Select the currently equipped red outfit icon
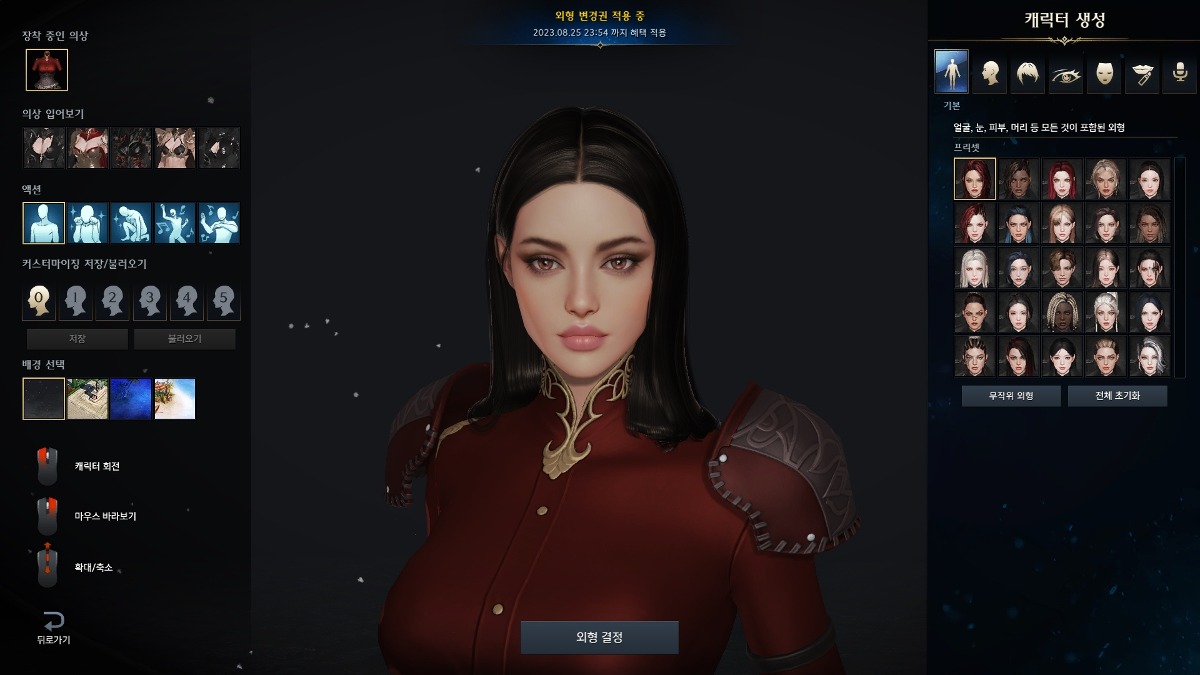 47,69
